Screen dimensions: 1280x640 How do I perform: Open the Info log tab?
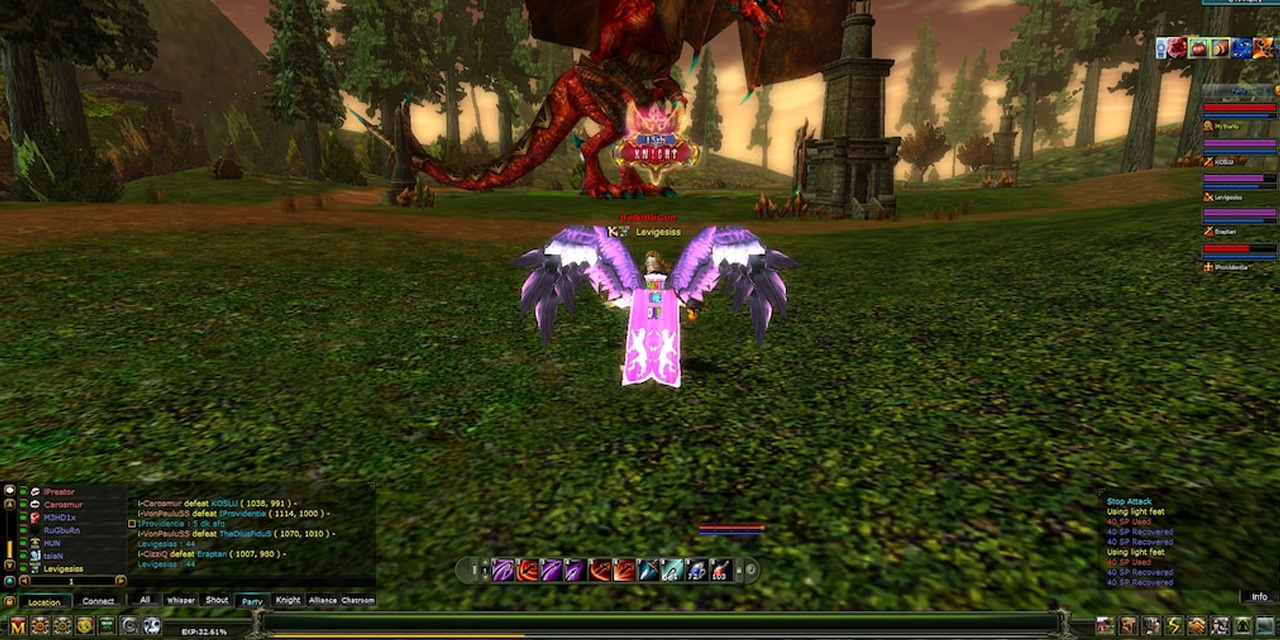pyautogui.click(x=1259, y=597)
